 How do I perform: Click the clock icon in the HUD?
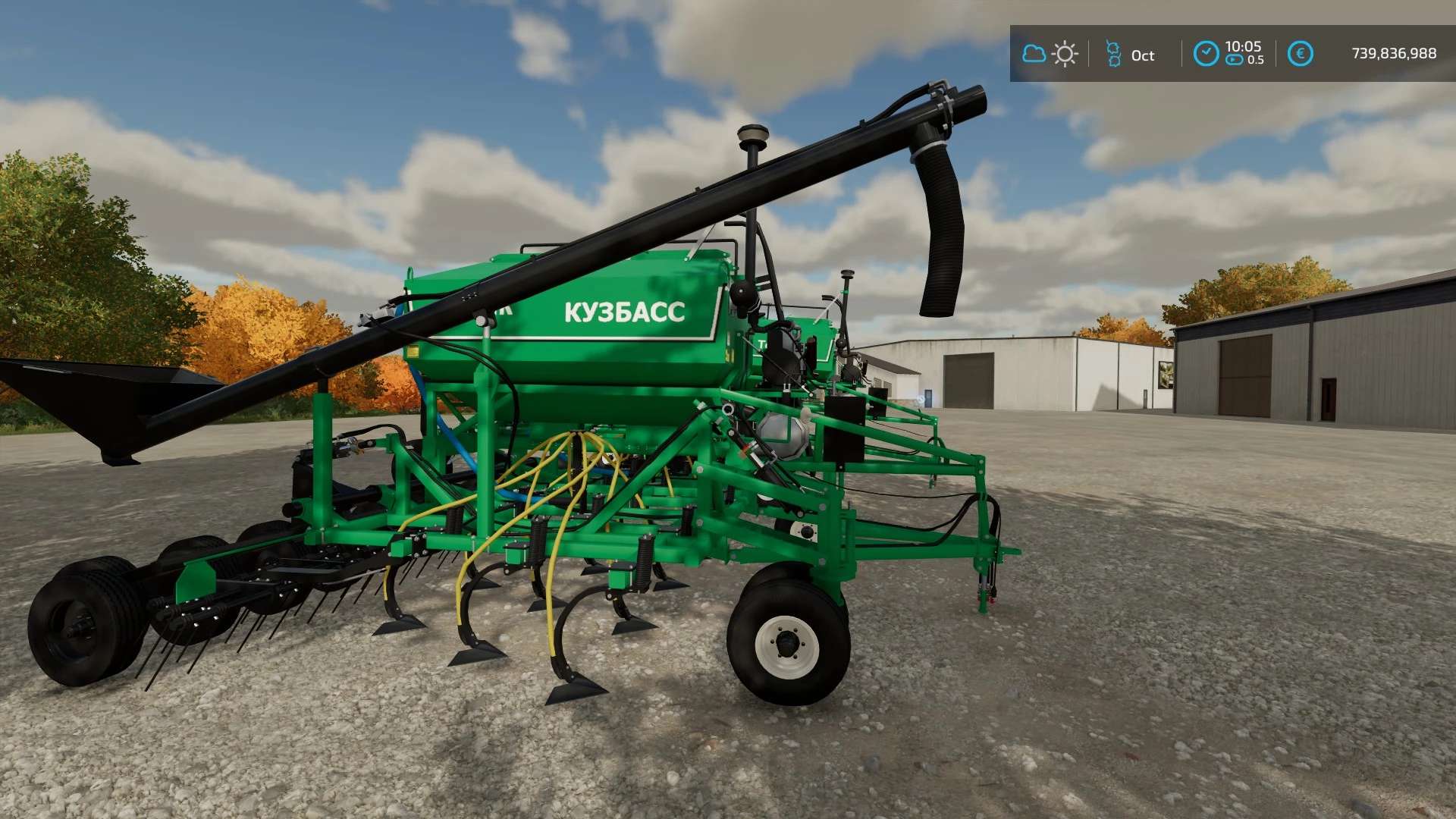tap(1206, 54)
